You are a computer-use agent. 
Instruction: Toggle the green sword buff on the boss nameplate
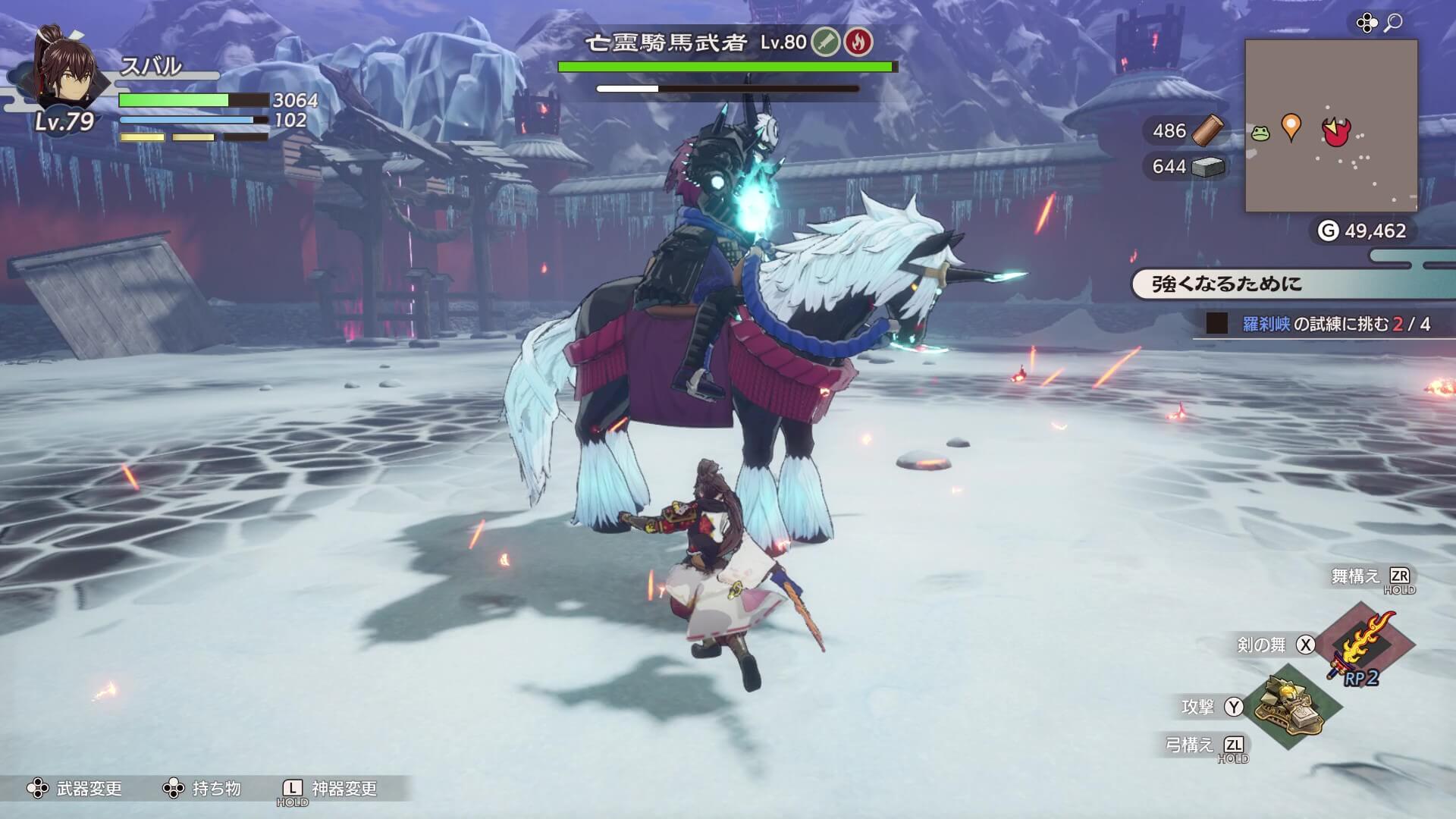(827, 43)
